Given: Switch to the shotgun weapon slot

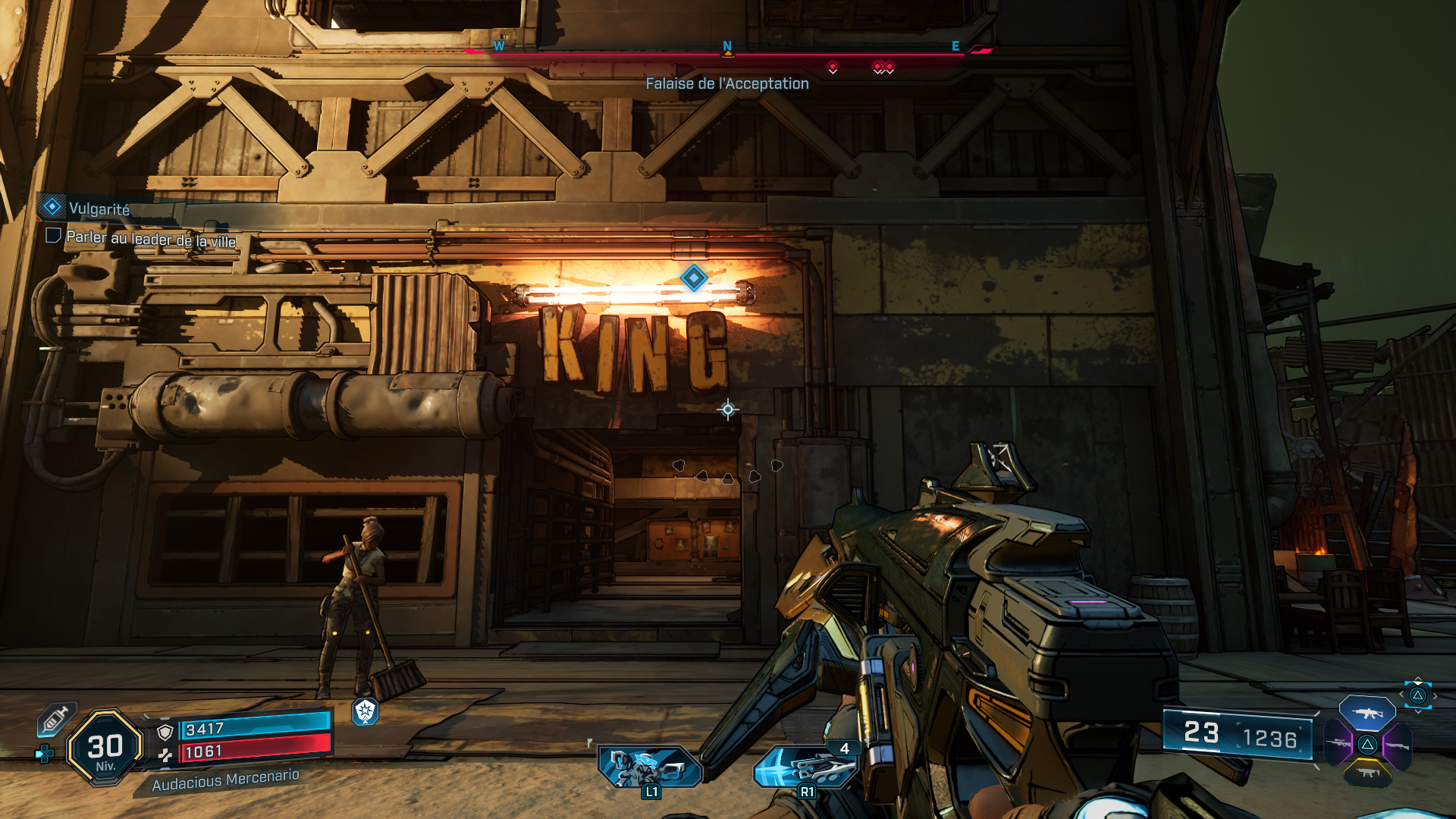Looking at the screenshot, I should tap(1396, 745).
